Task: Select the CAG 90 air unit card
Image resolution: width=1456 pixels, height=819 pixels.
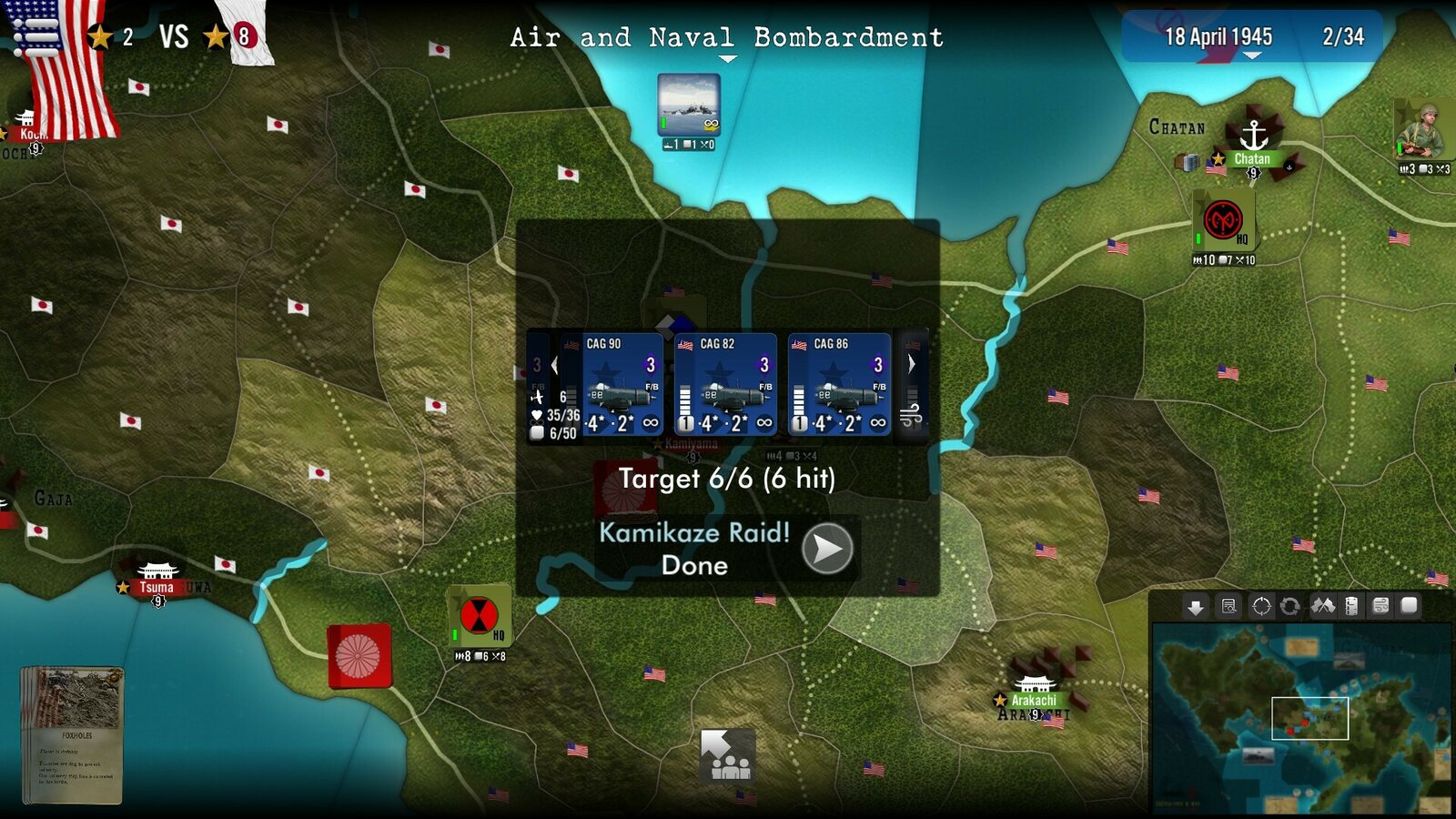Action: (622, 384)
